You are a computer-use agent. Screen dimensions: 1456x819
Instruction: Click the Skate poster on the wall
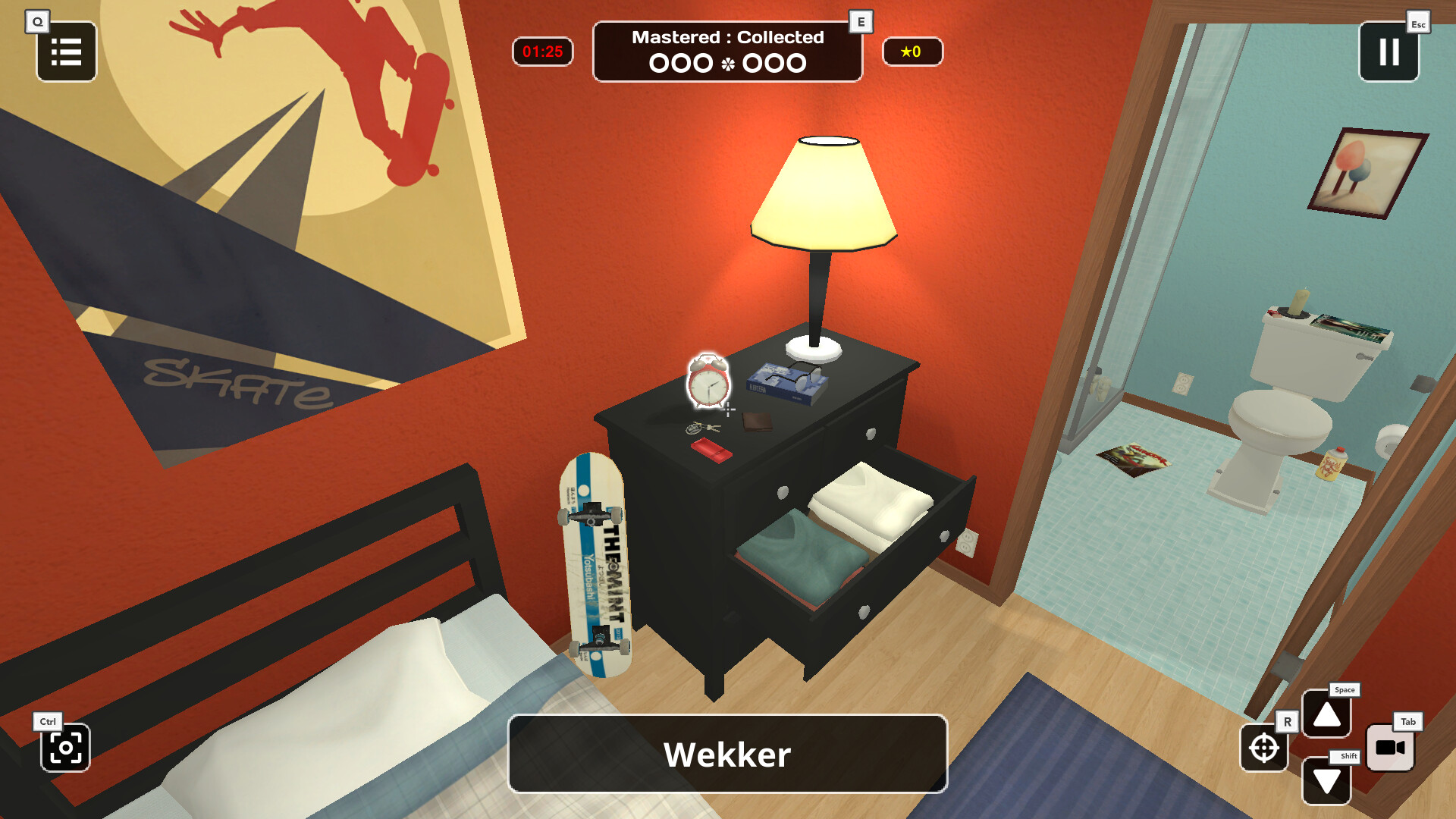pos(250,212)
